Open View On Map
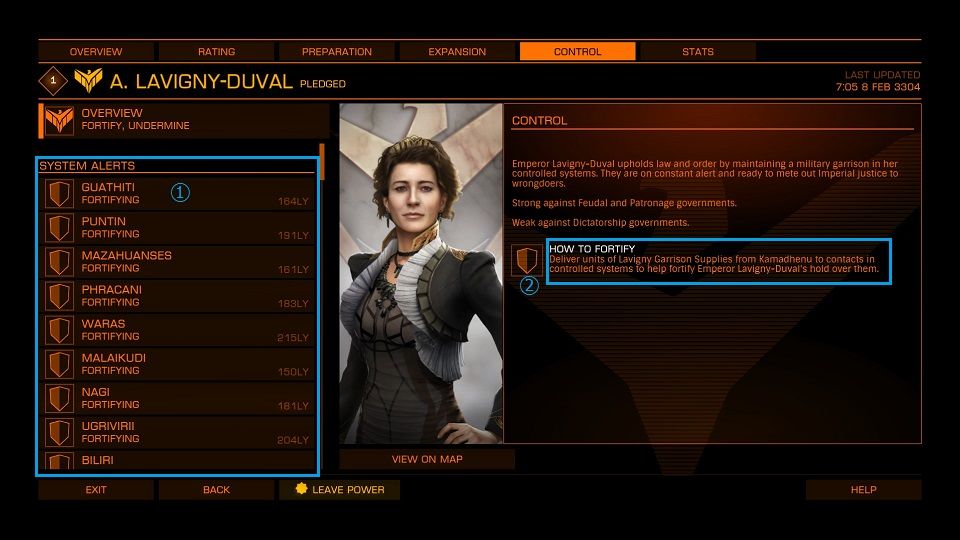960x540 pixels. (427, 460)
